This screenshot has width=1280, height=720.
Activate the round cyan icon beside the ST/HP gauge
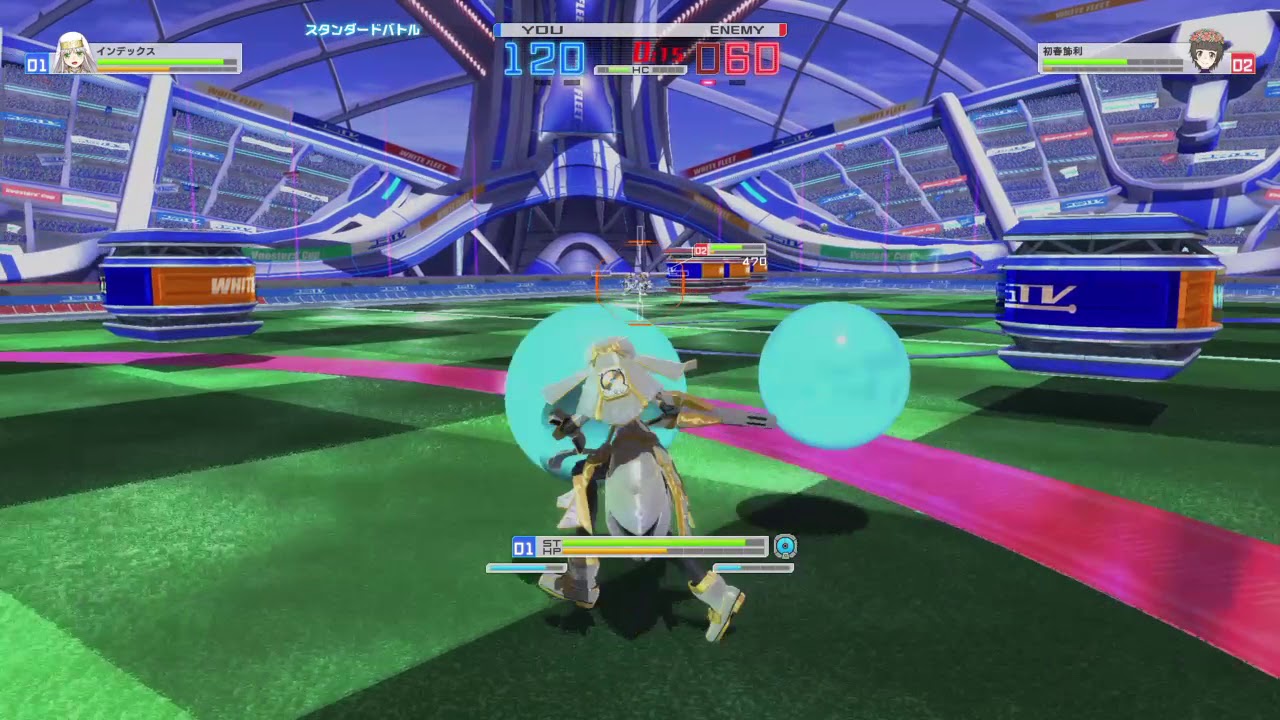click(786, 546)
